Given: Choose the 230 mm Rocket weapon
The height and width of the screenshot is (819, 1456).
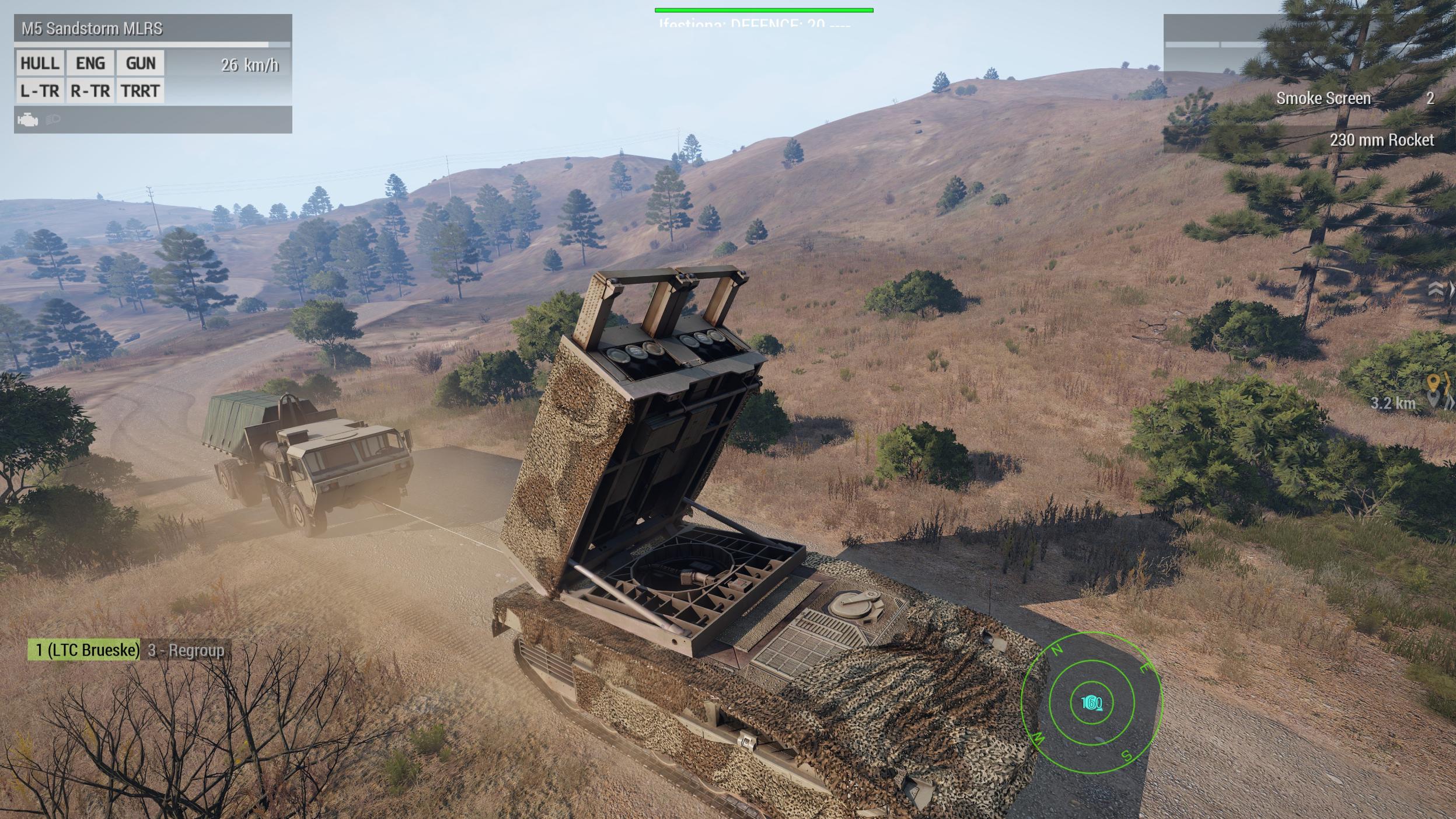Looking at the screenshot, I should coord(1381,140).
